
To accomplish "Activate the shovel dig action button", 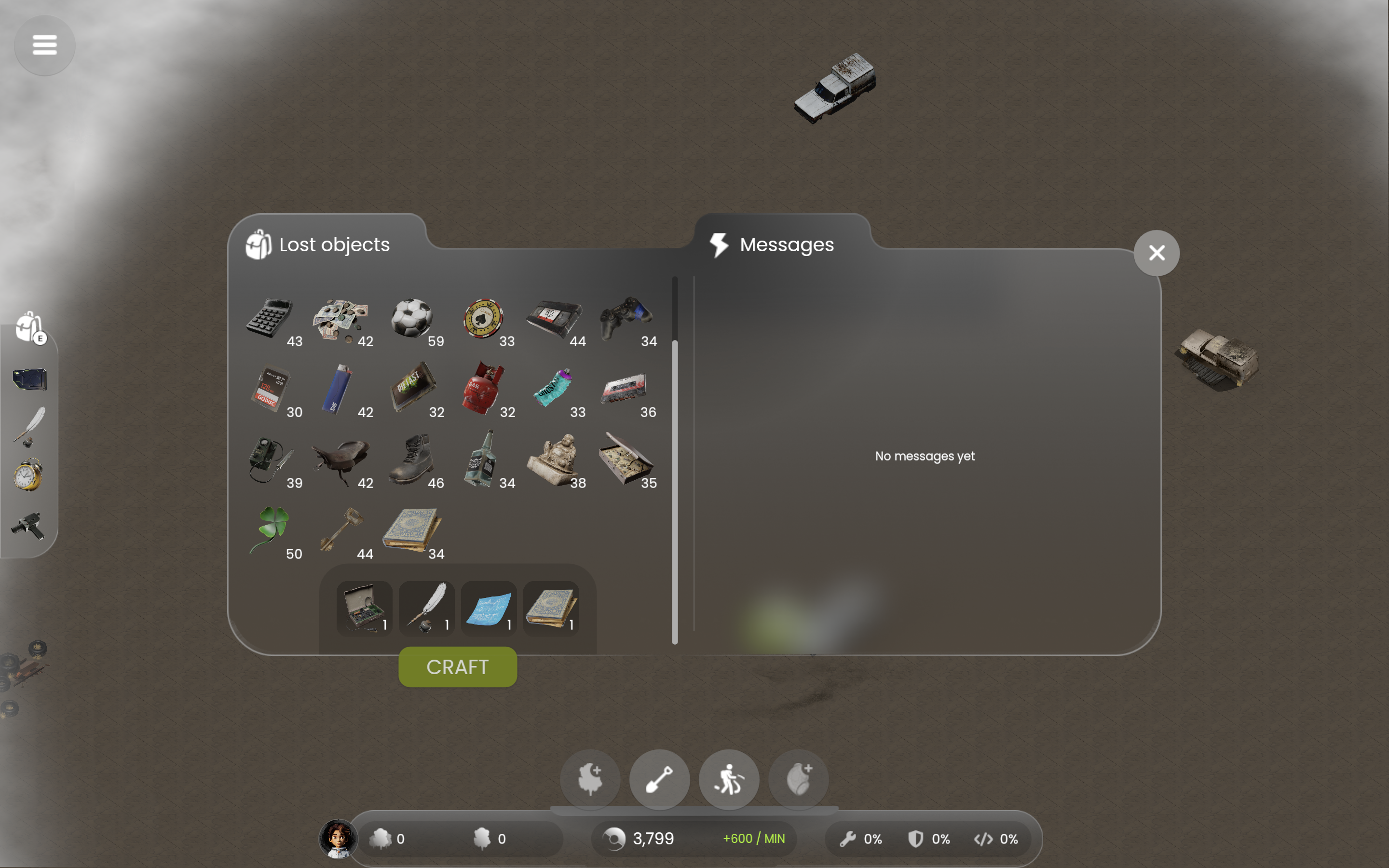I will pos(659,779).
